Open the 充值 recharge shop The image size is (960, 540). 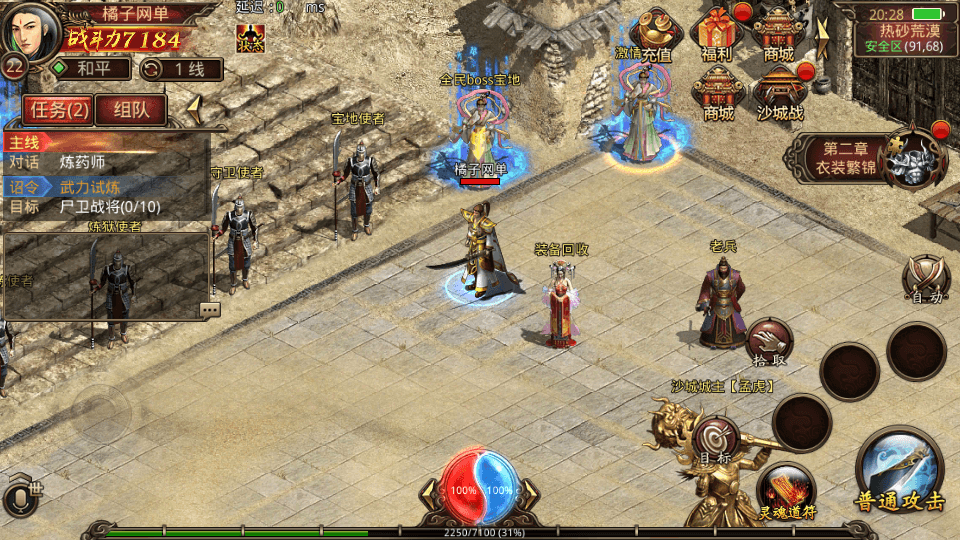(656, 35)
